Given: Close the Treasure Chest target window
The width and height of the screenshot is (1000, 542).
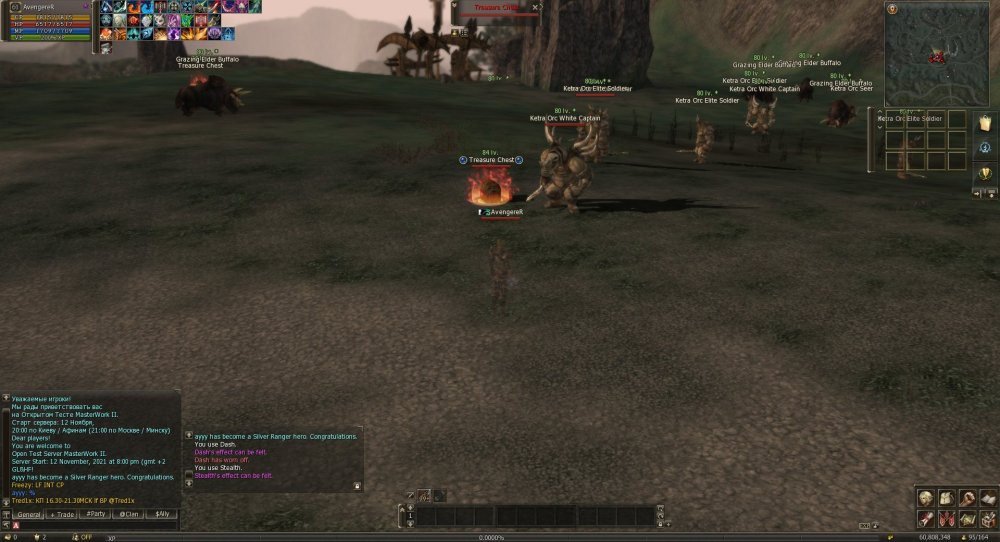Looking at the screenshot, I should (x=536, y=7).
